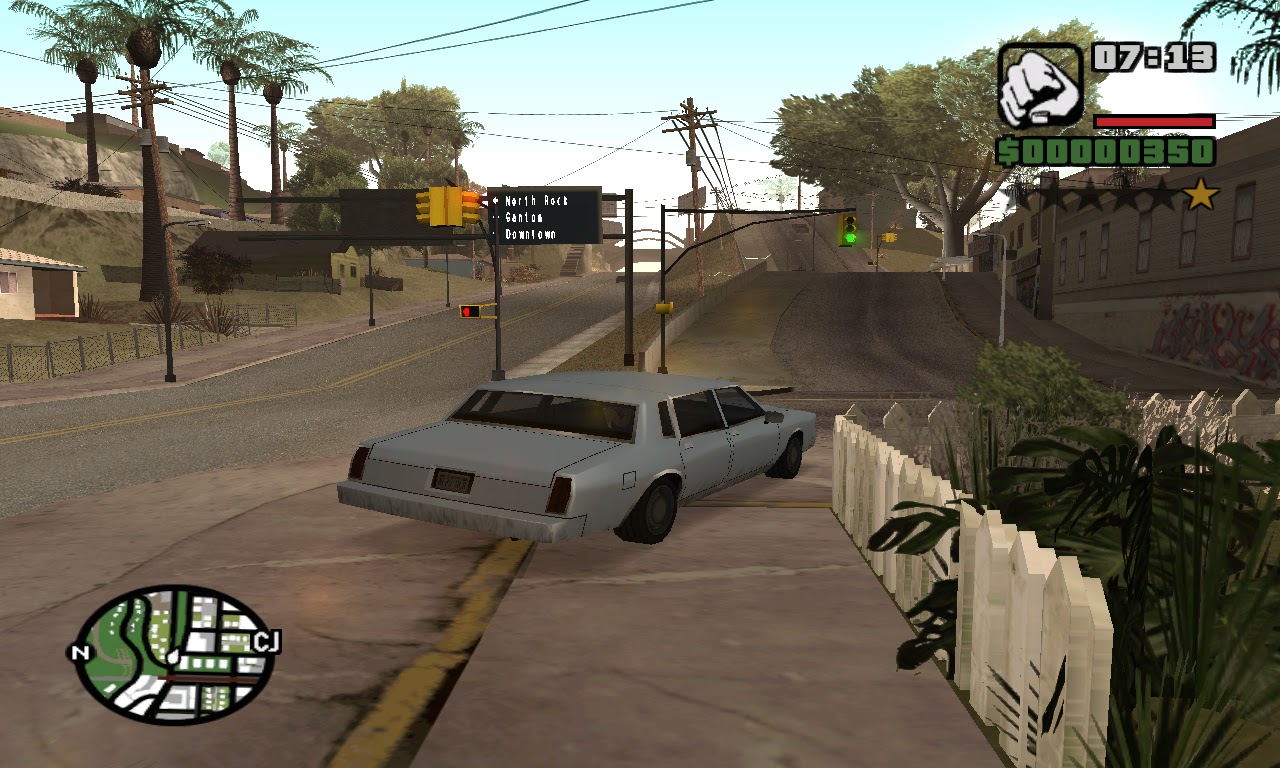This screenshot has height=768, width=1280.
Task: Click the North Rock line on the road sign
Action: (x=536, y=200)
